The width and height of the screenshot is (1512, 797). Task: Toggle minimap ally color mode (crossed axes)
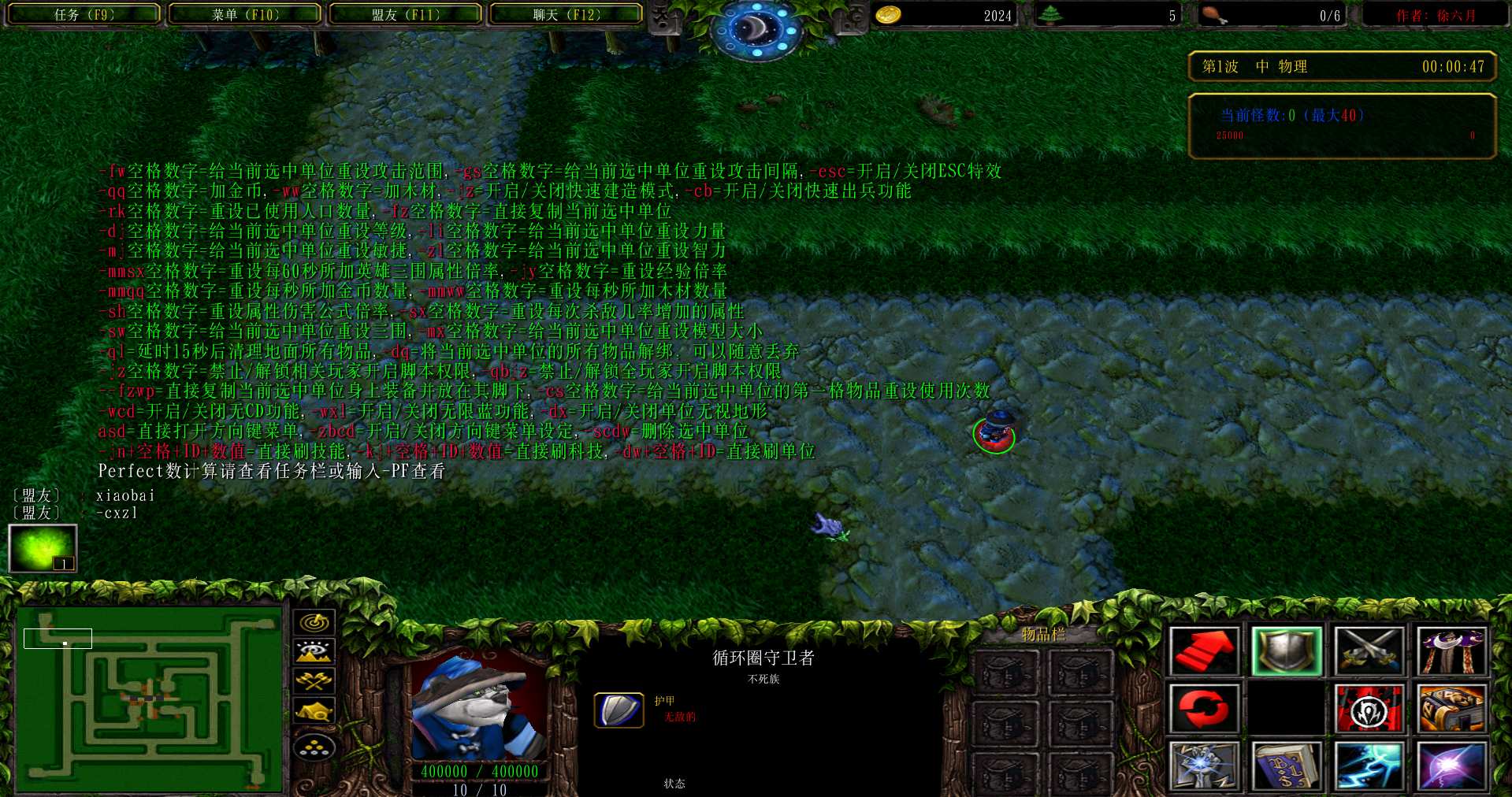[314, 680]
